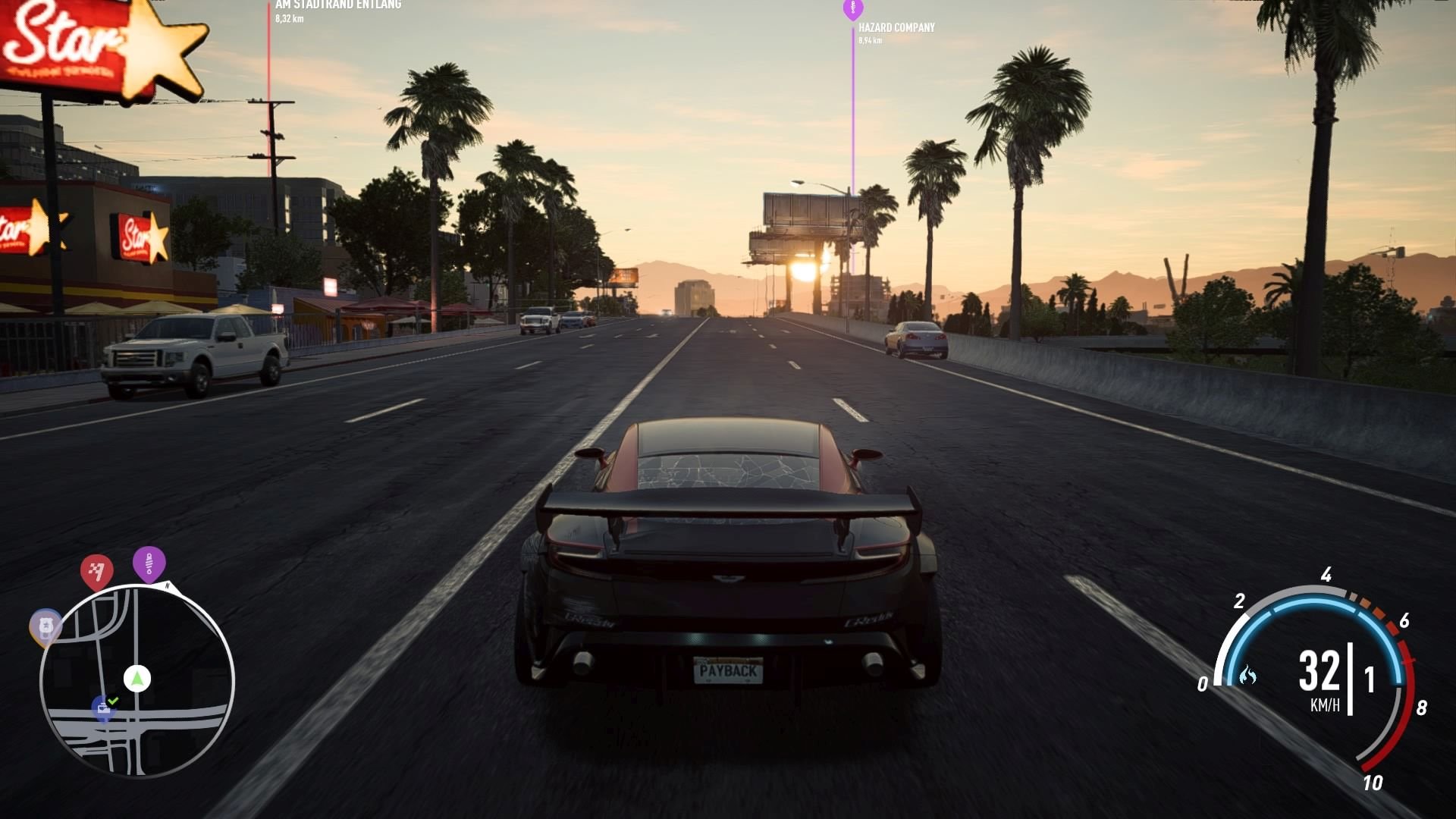Expand the Am Stadtrand Entlang objective header

[x=339, y=4]
